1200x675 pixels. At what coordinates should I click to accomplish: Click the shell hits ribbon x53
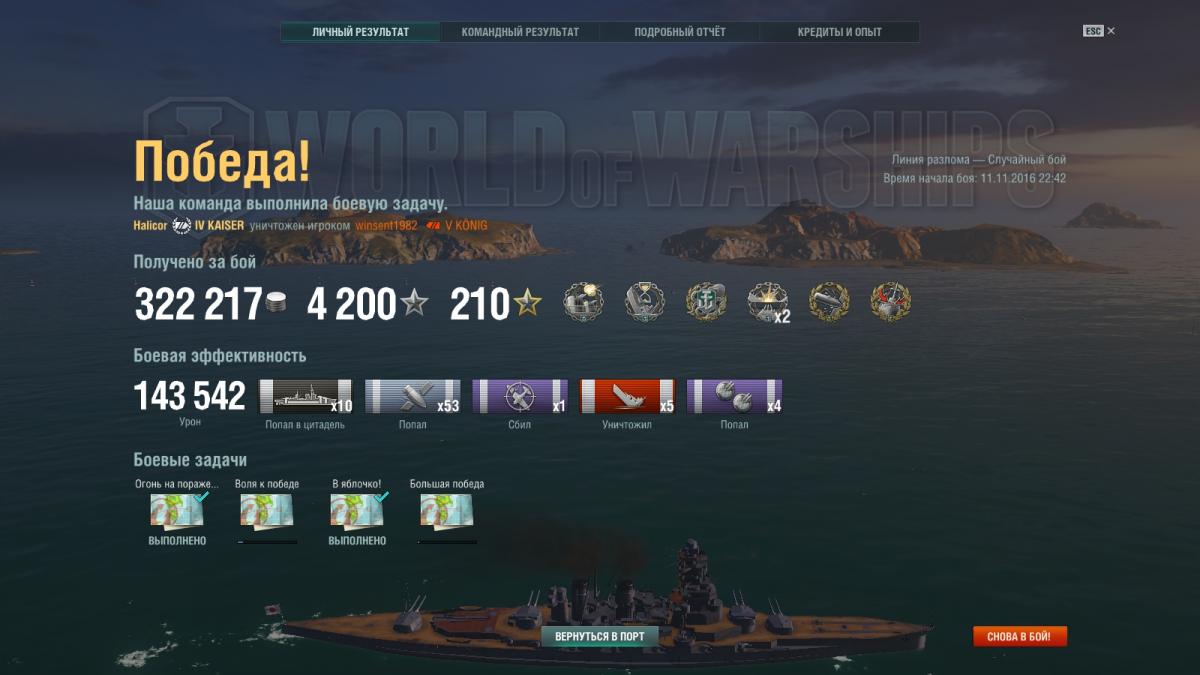[412, 396]
